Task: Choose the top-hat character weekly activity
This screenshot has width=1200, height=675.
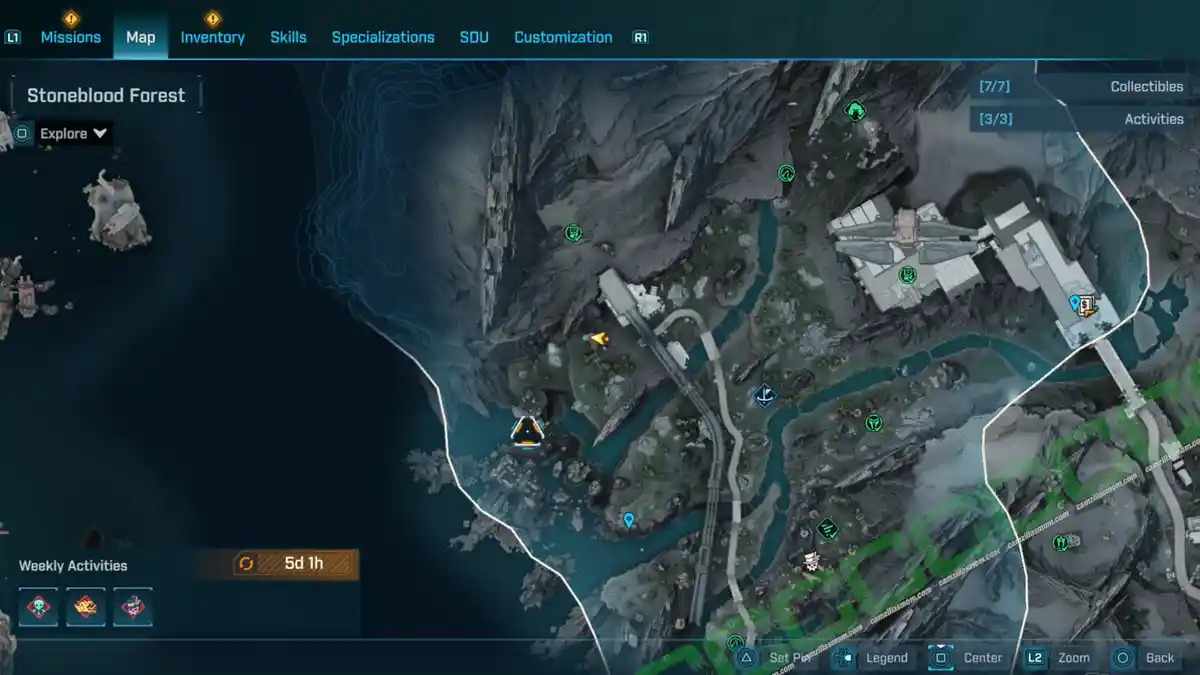Action: 132,607
